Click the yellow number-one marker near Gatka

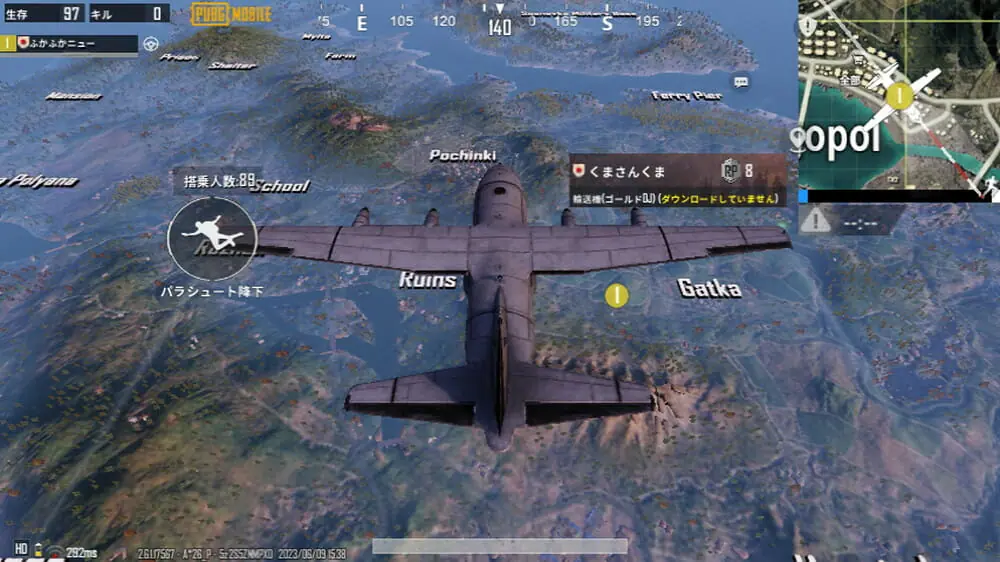617,295
